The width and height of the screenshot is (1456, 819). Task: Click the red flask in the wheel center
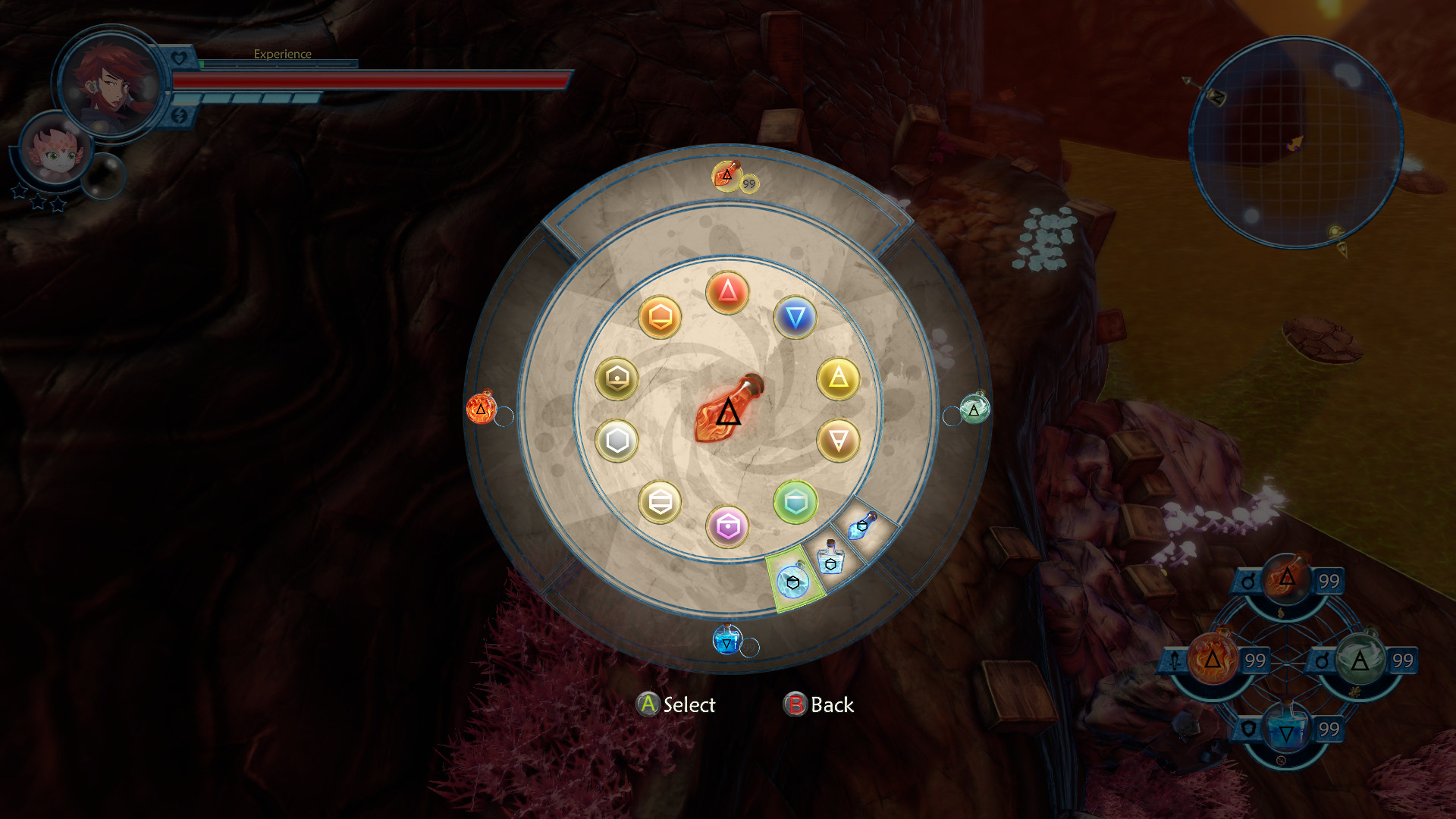(x=727, y=410)
